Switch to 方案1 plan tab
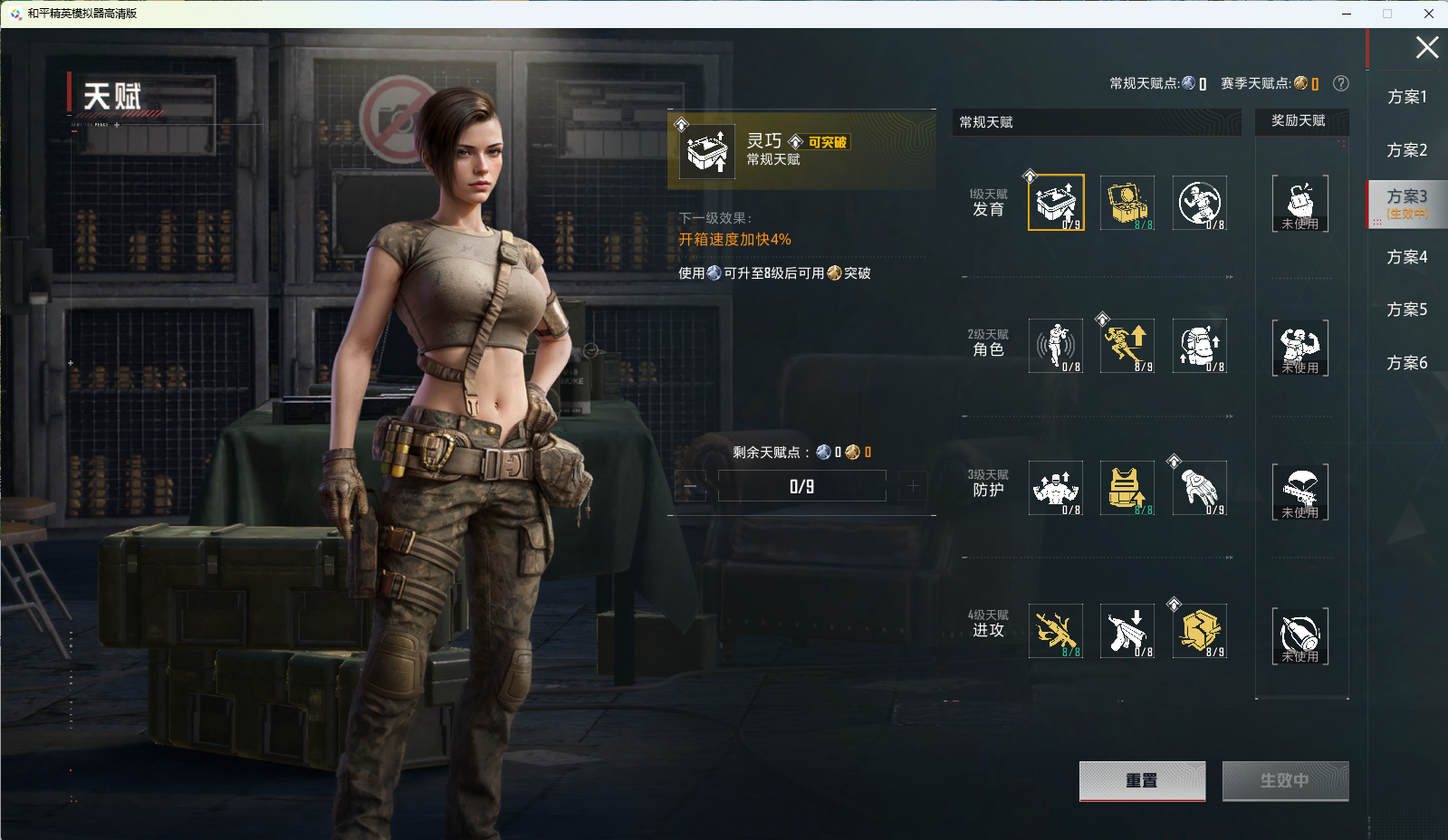This screenshot has height=840, width=1448. pyautogui.click(x=1406, y=97)
